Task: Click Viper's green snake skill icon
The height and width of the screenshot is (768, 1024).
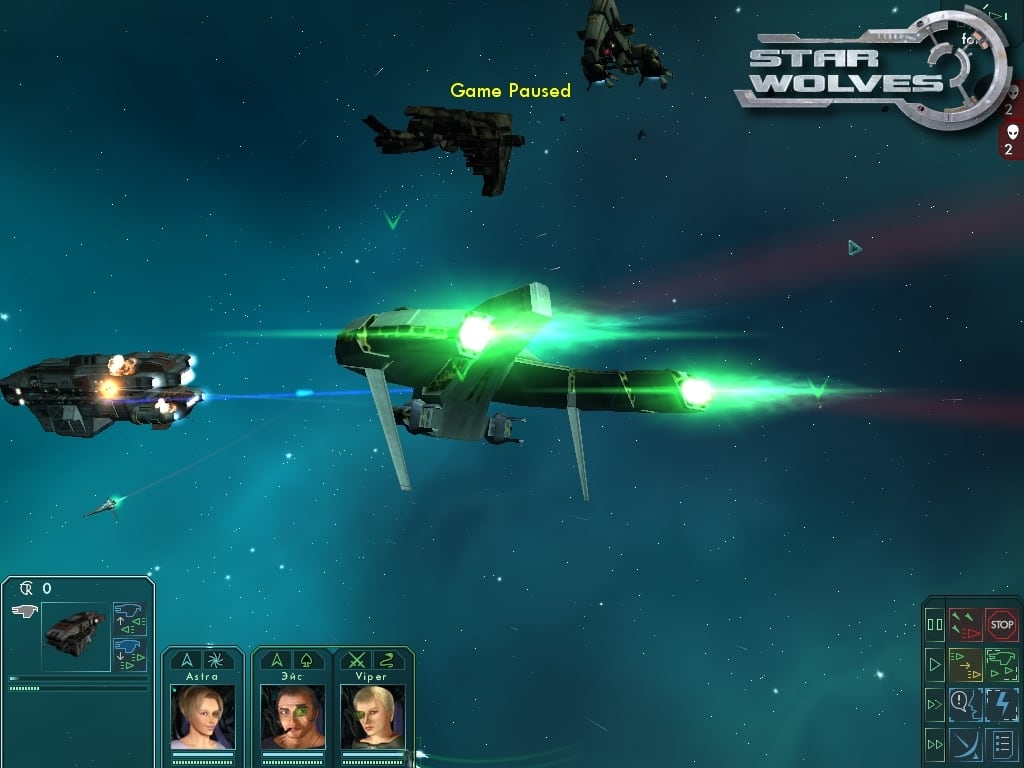Action: pos(387,660)
